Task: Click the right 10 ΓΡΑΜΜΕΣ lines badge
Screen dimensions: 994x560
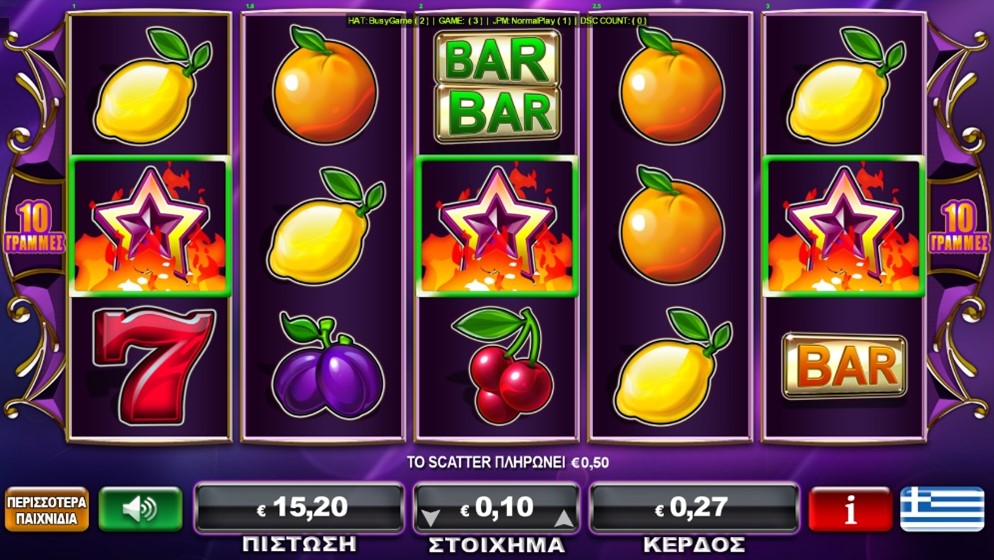Action: click(957, 229)
